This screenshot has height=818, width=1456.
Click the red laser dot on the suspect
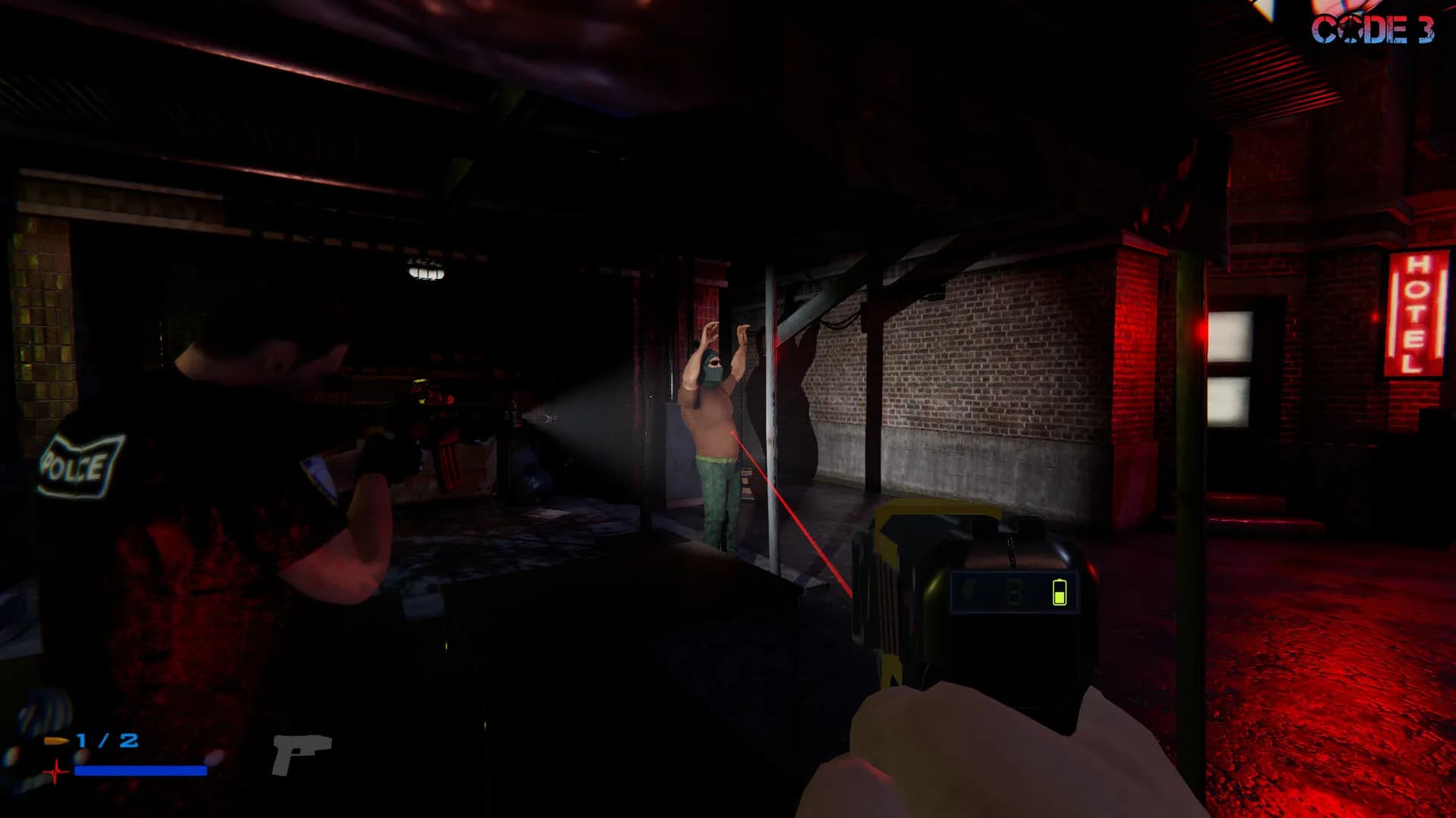point(732,432)
